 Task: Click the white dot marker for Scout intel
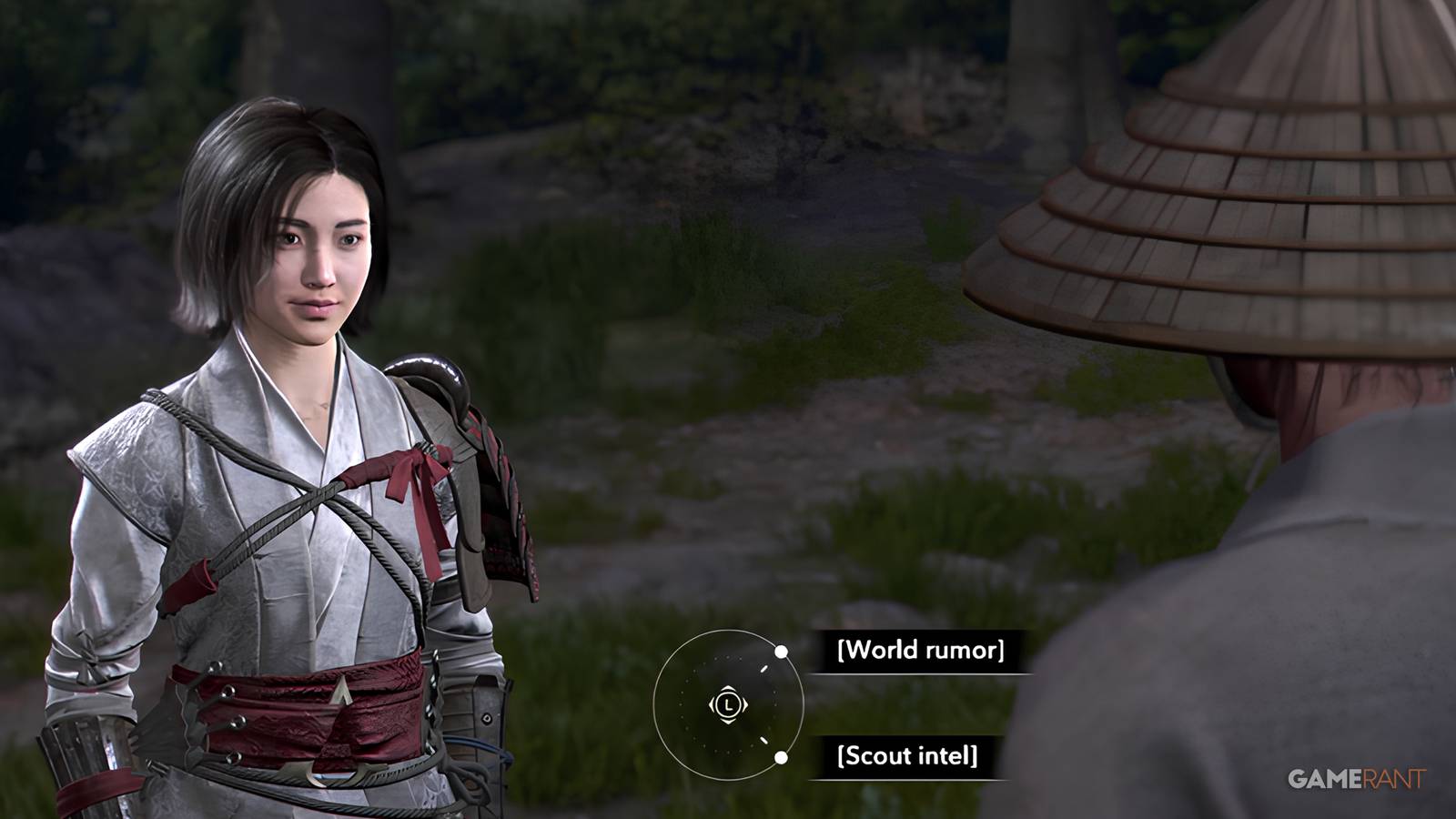[781, 757]
